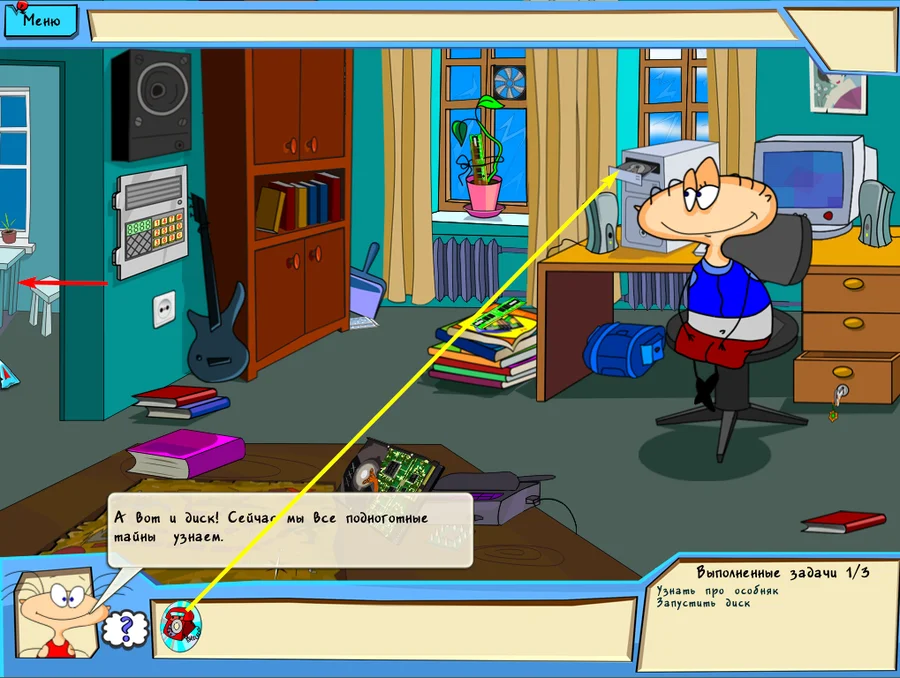
Task: Open the Меню button
Action: pos(40,19)
